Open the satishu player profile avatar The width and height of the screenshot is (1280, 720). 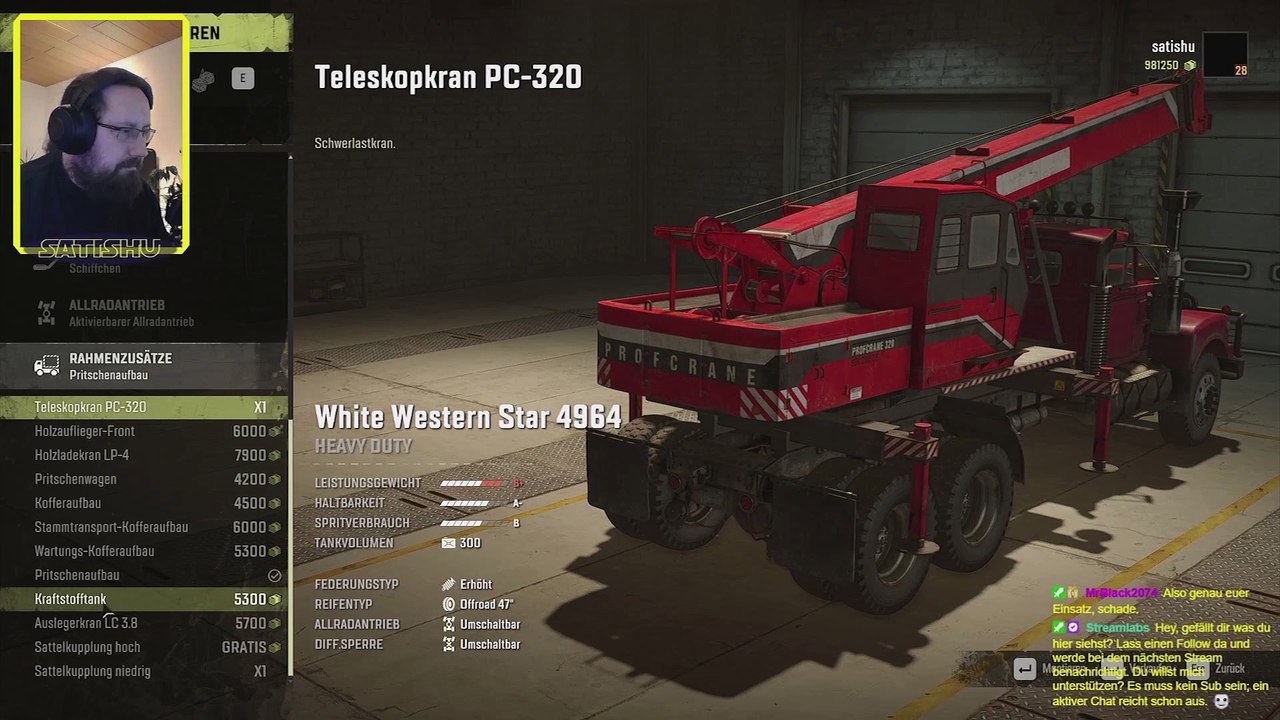1224,54
